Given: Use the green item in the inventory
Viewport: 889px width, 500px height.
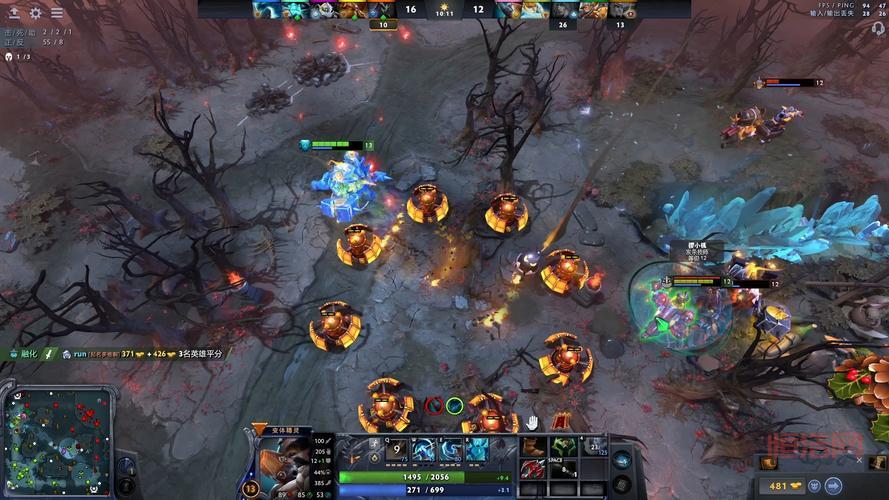Looking at the screenshot, I should pos(563,445).
